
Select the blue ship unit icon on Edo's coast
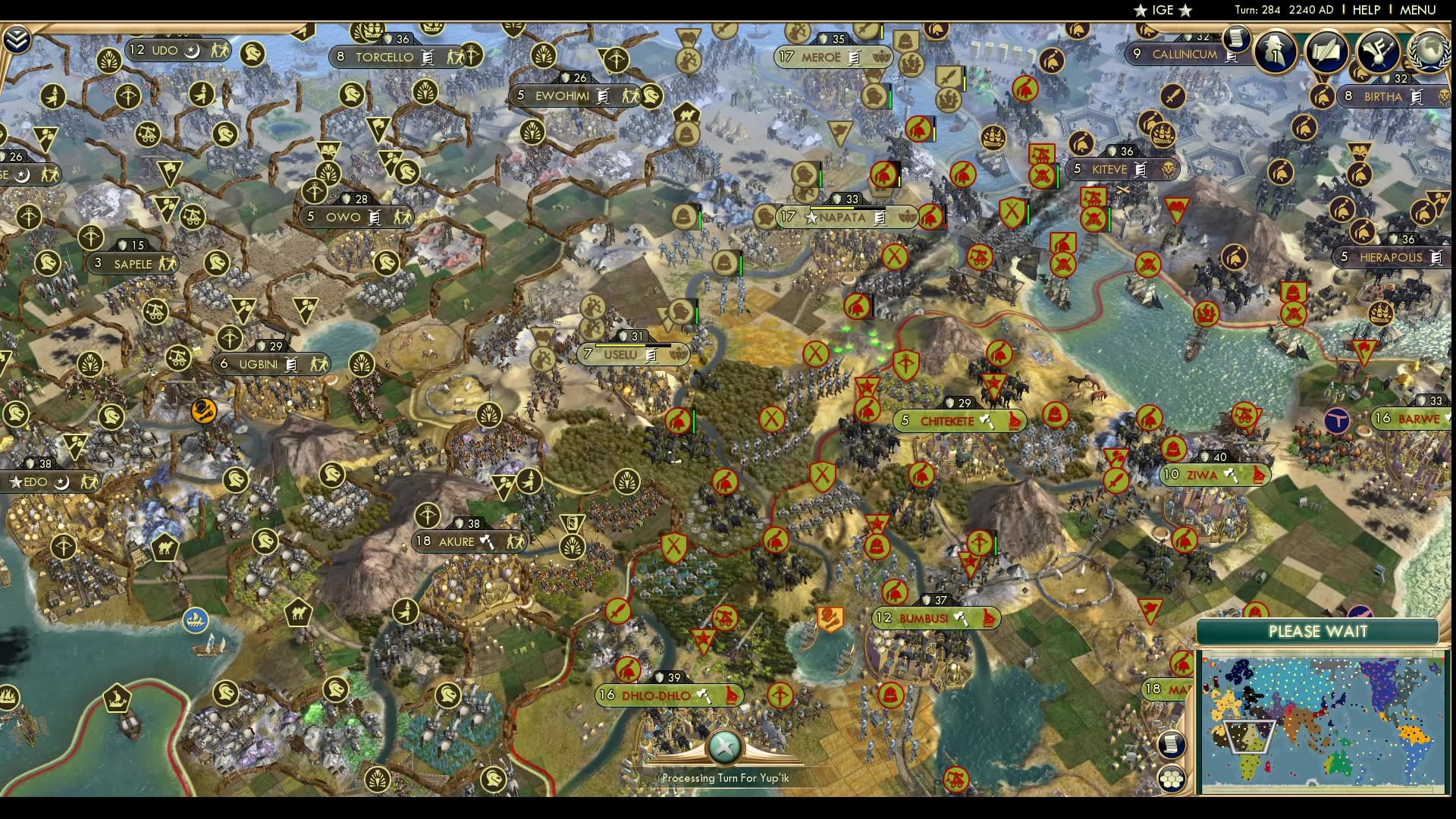(x=196, y=620)
